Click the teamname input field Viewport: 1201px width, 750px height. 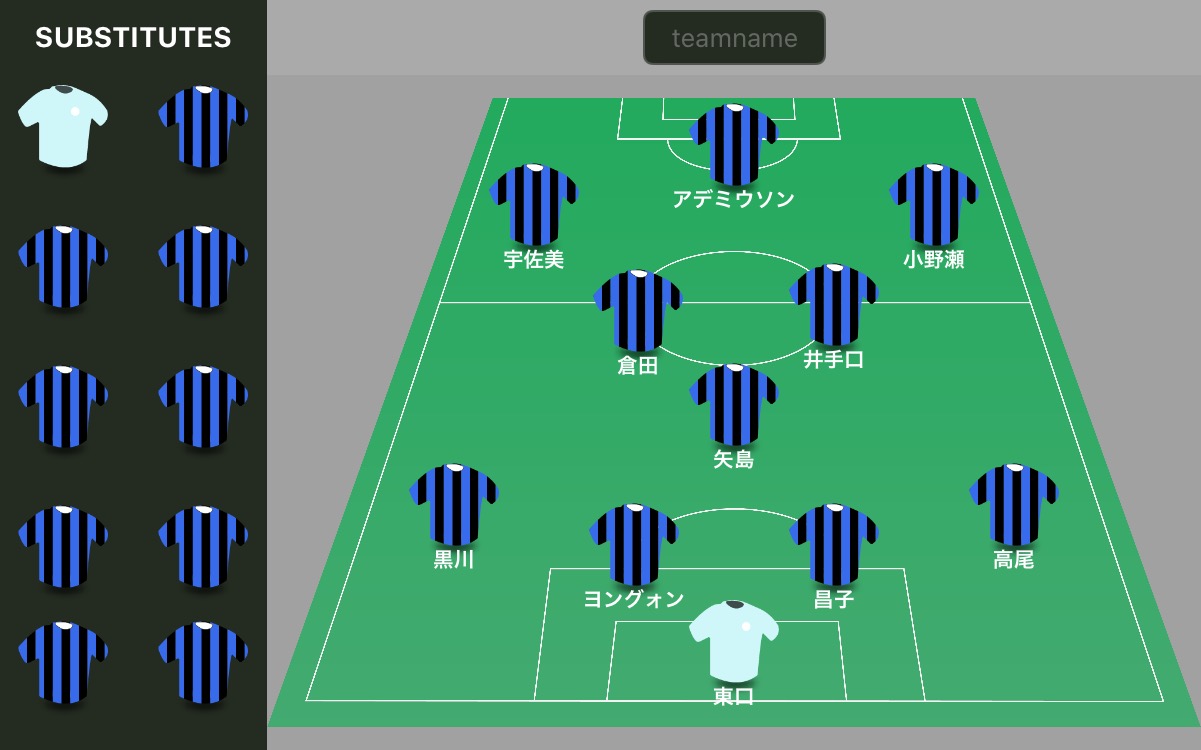[x=734, y=38]
